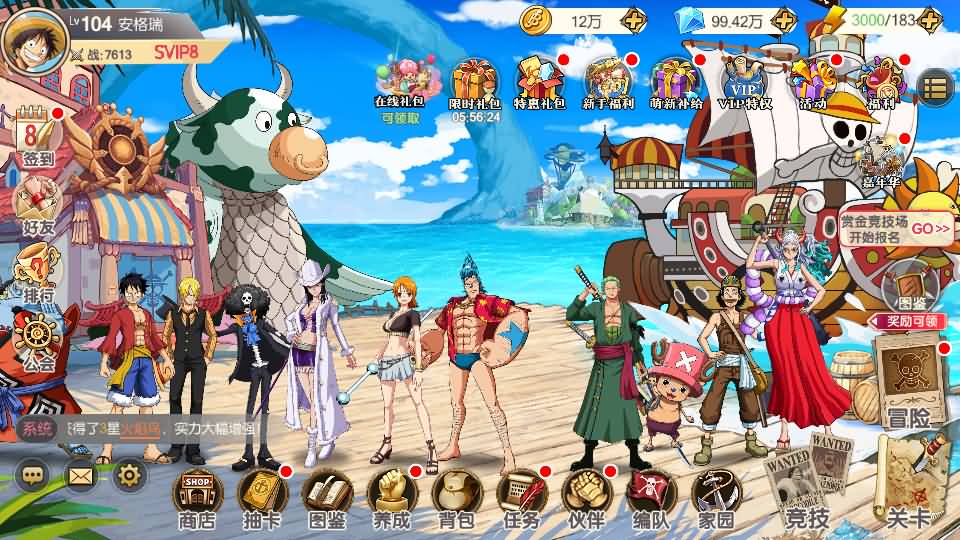Open the 抽卡 card draw
960x540 pixels.
click(262, 497)
